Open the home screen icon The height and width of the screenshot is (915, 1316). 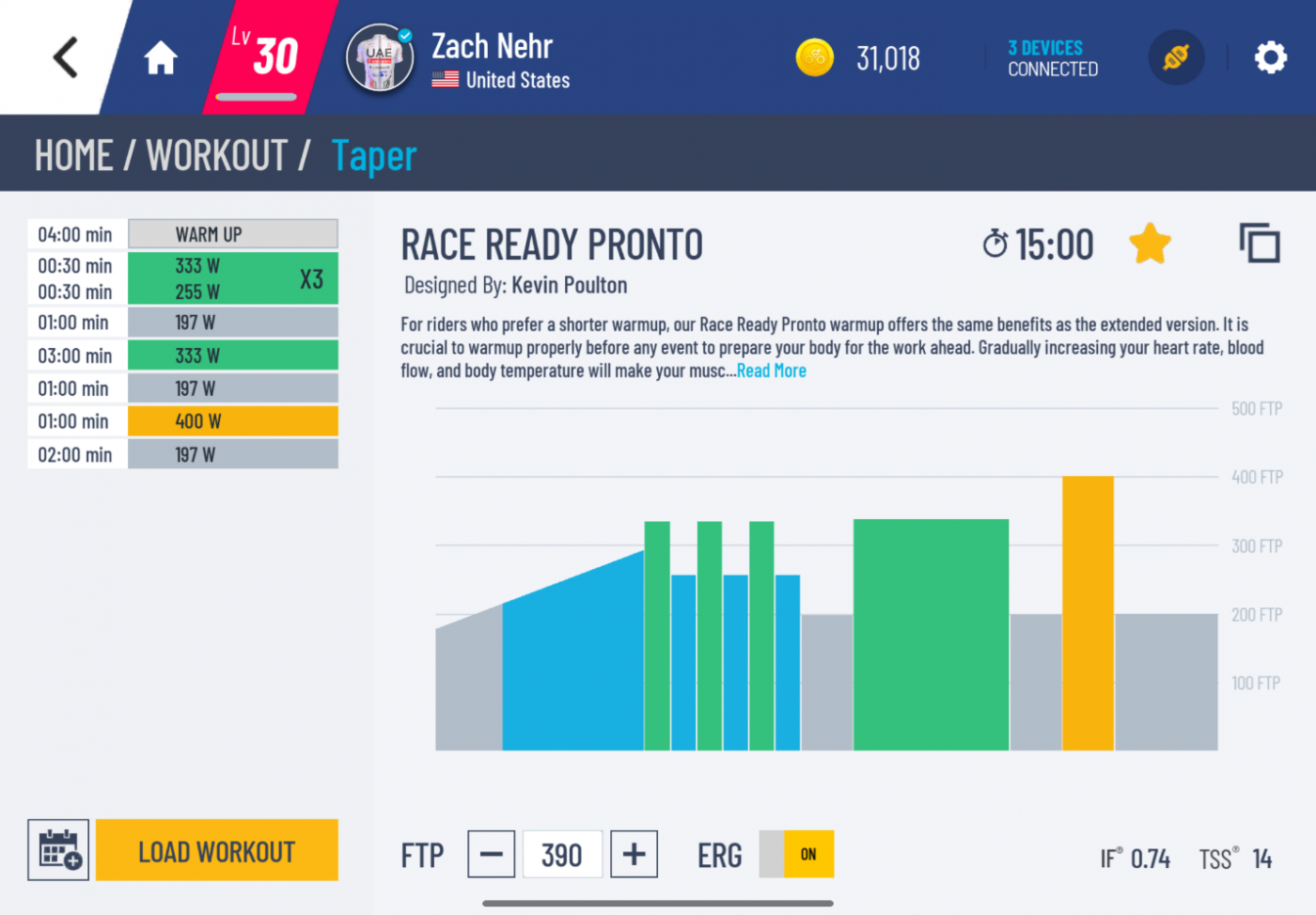tap(160, 56)
